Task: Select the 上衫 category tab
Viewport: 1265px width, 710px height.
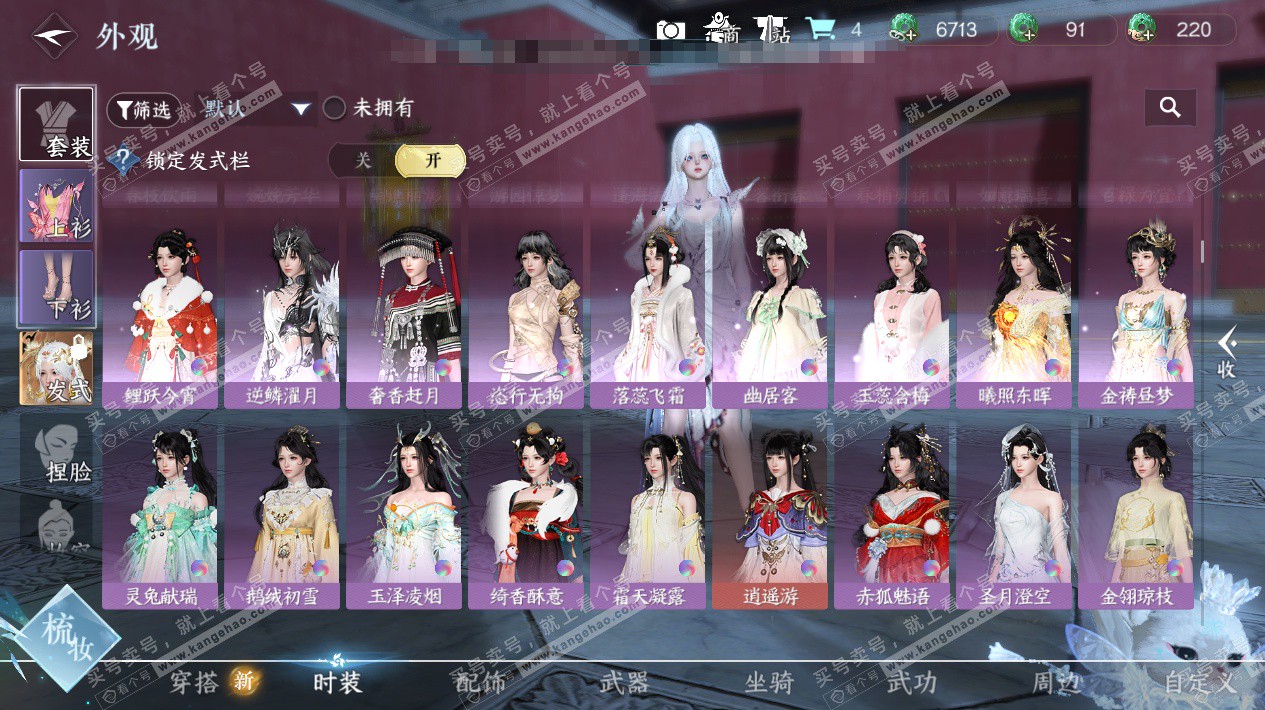Action: (x=57, y=206)
